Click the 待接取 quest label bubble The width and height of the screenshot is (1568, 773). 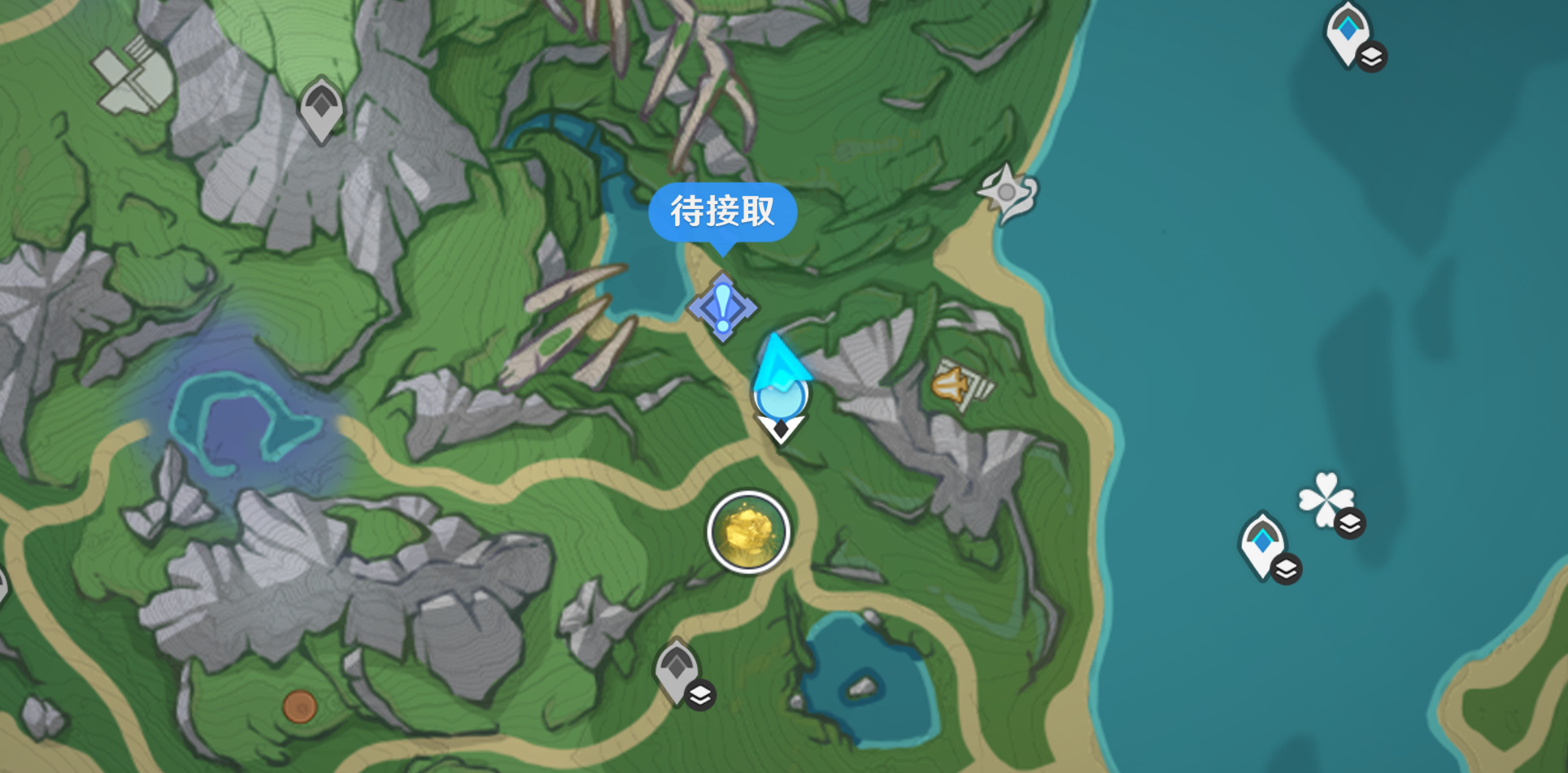pos(722,212)
